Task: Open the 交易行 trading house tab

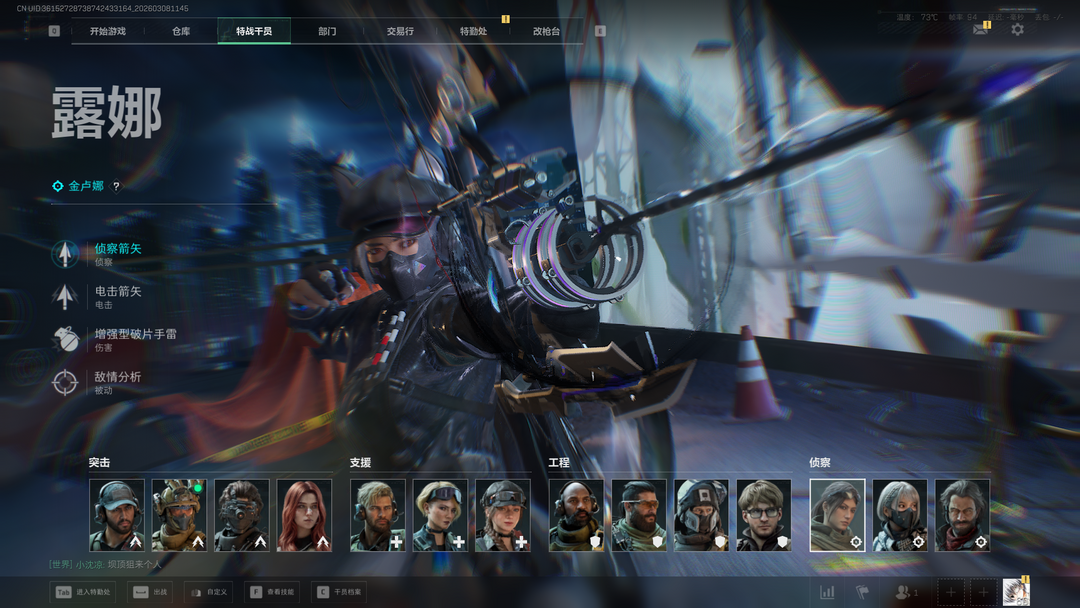Action: coord(400,31)
